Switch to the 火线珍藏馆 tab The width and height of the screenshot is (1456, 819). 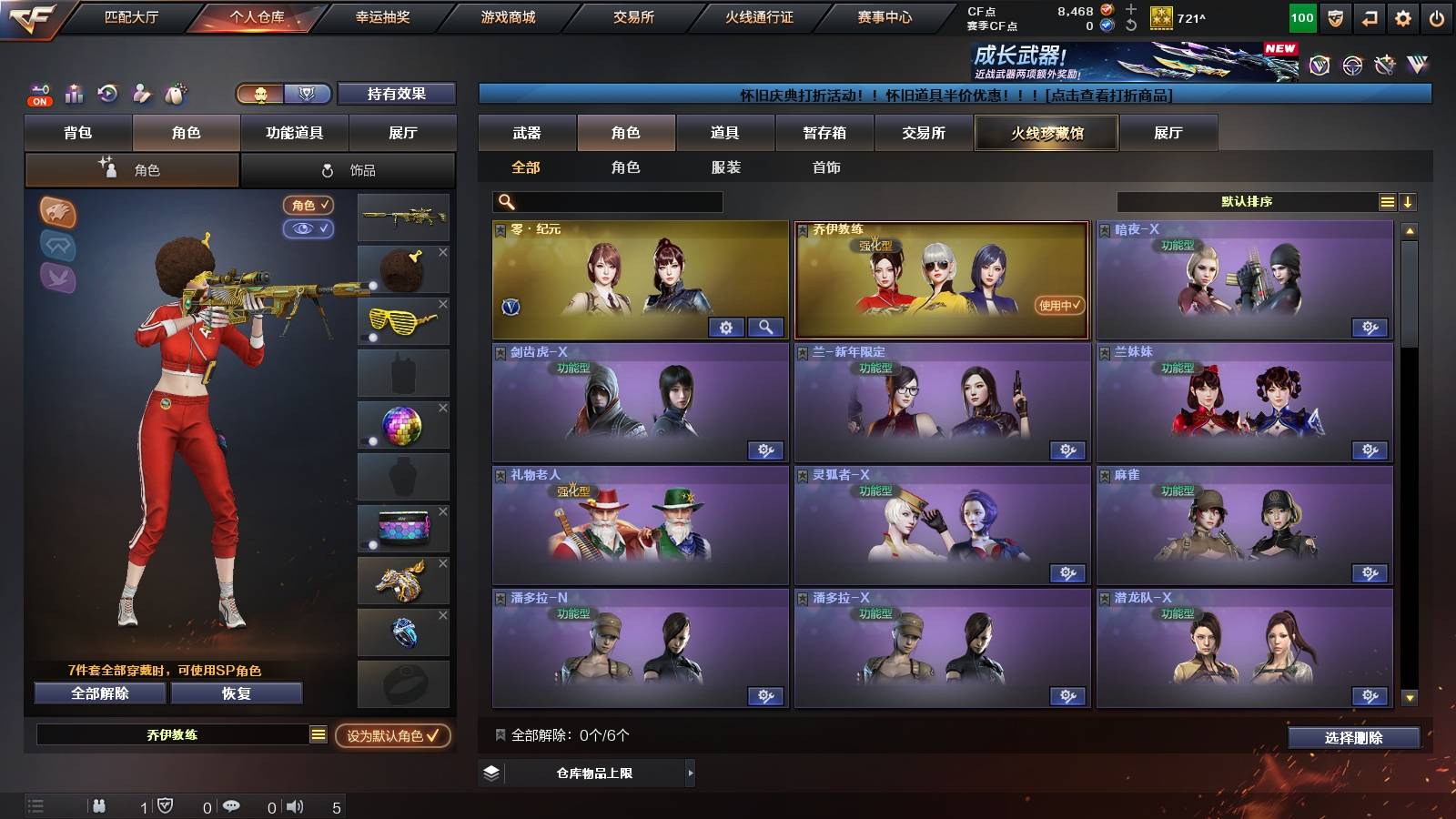1046,133
